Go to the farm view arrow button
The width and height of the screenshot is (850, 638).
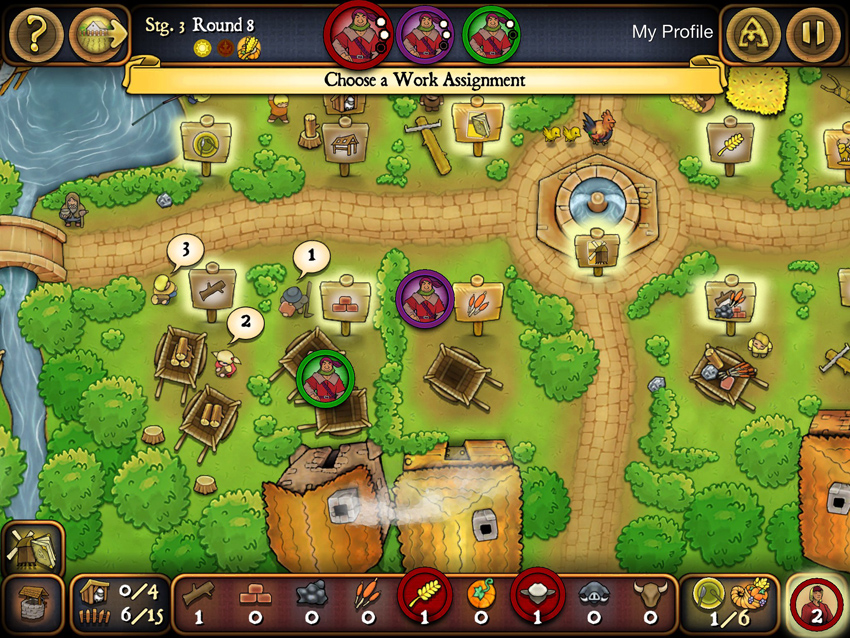pyautogui.click(x=98, y=35)
